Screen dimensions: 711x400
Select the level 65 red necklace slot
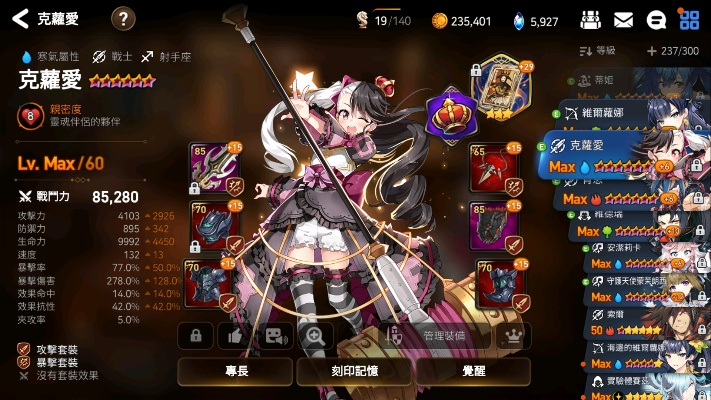(495, 169)
